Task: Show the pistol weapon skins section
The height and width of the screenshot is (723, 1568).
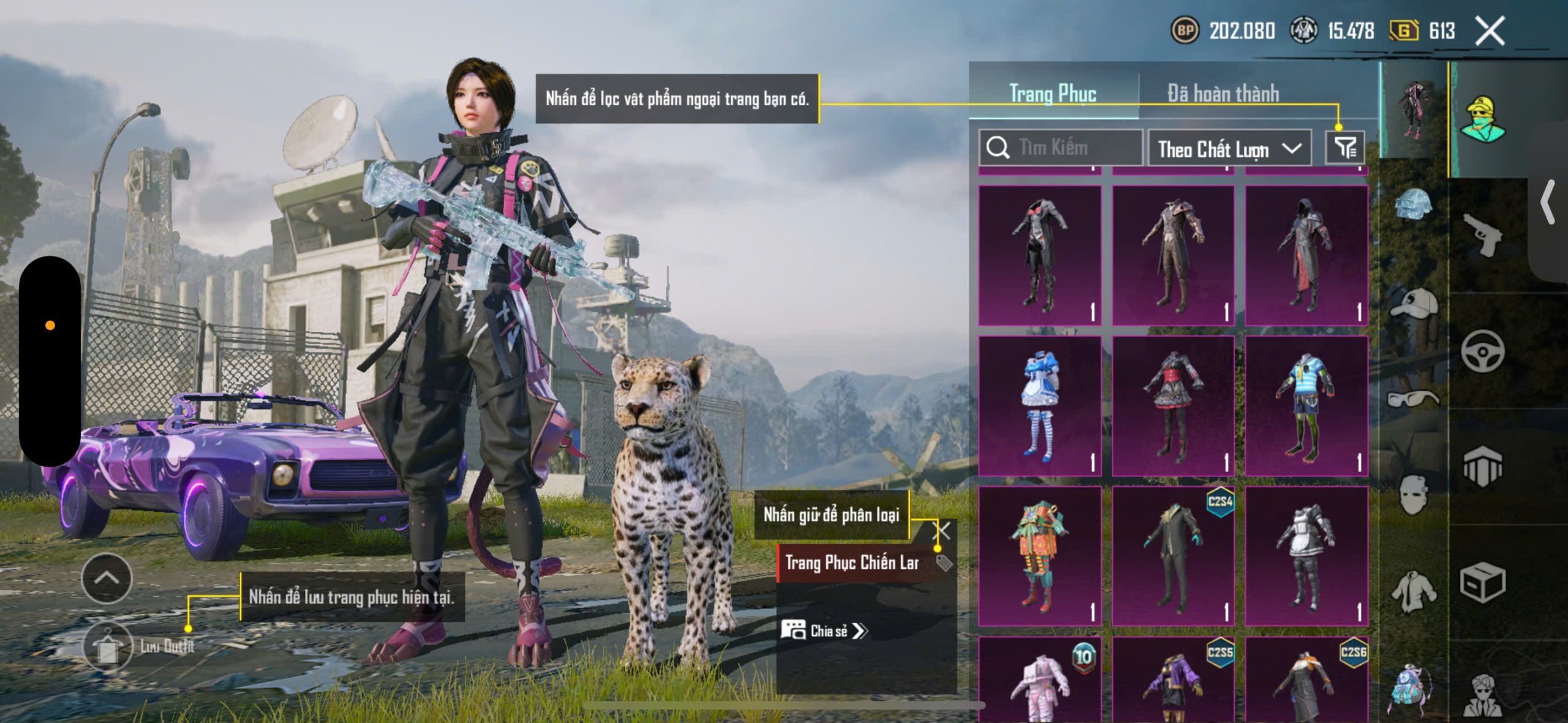Action: point(1482,234)
